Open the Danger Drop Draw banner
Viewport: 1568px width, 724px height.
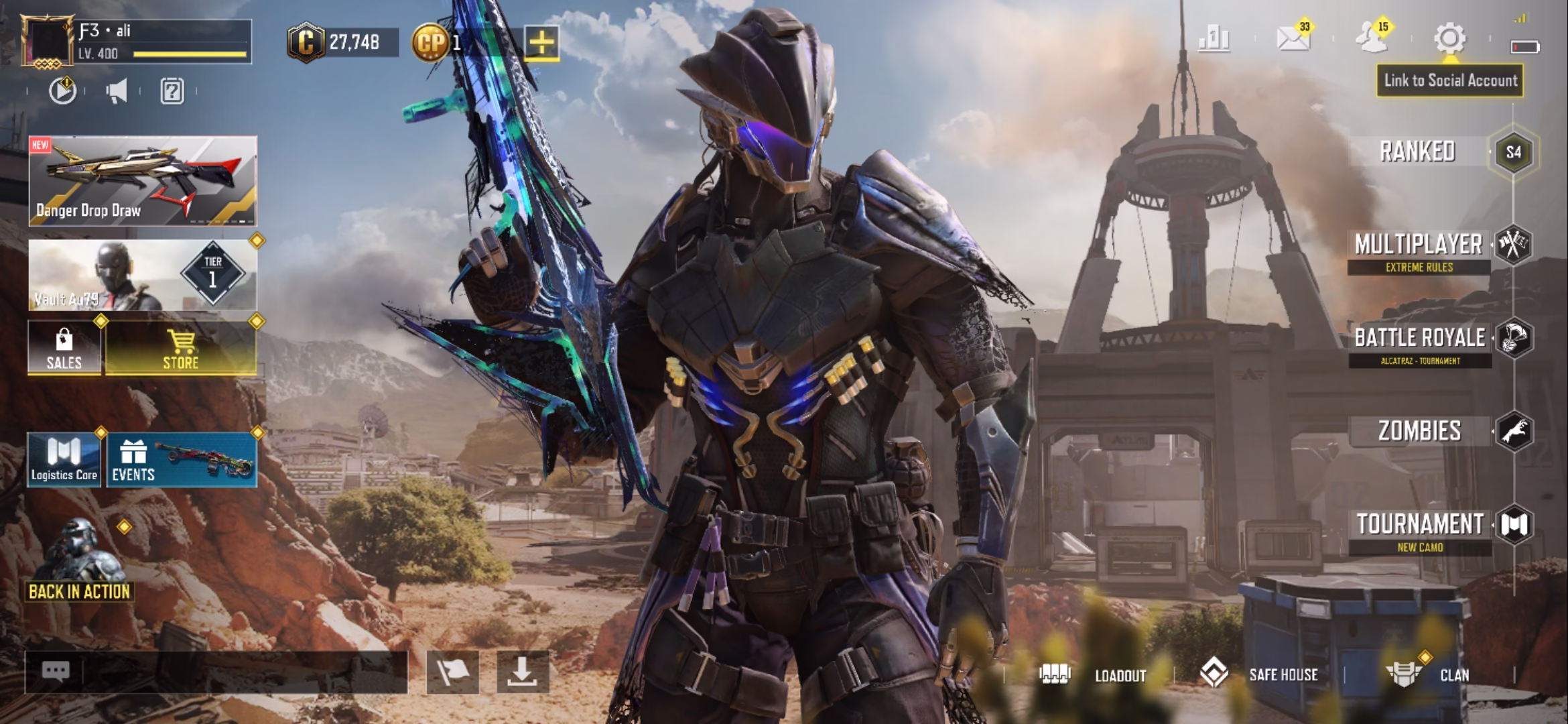pos(143,181)
